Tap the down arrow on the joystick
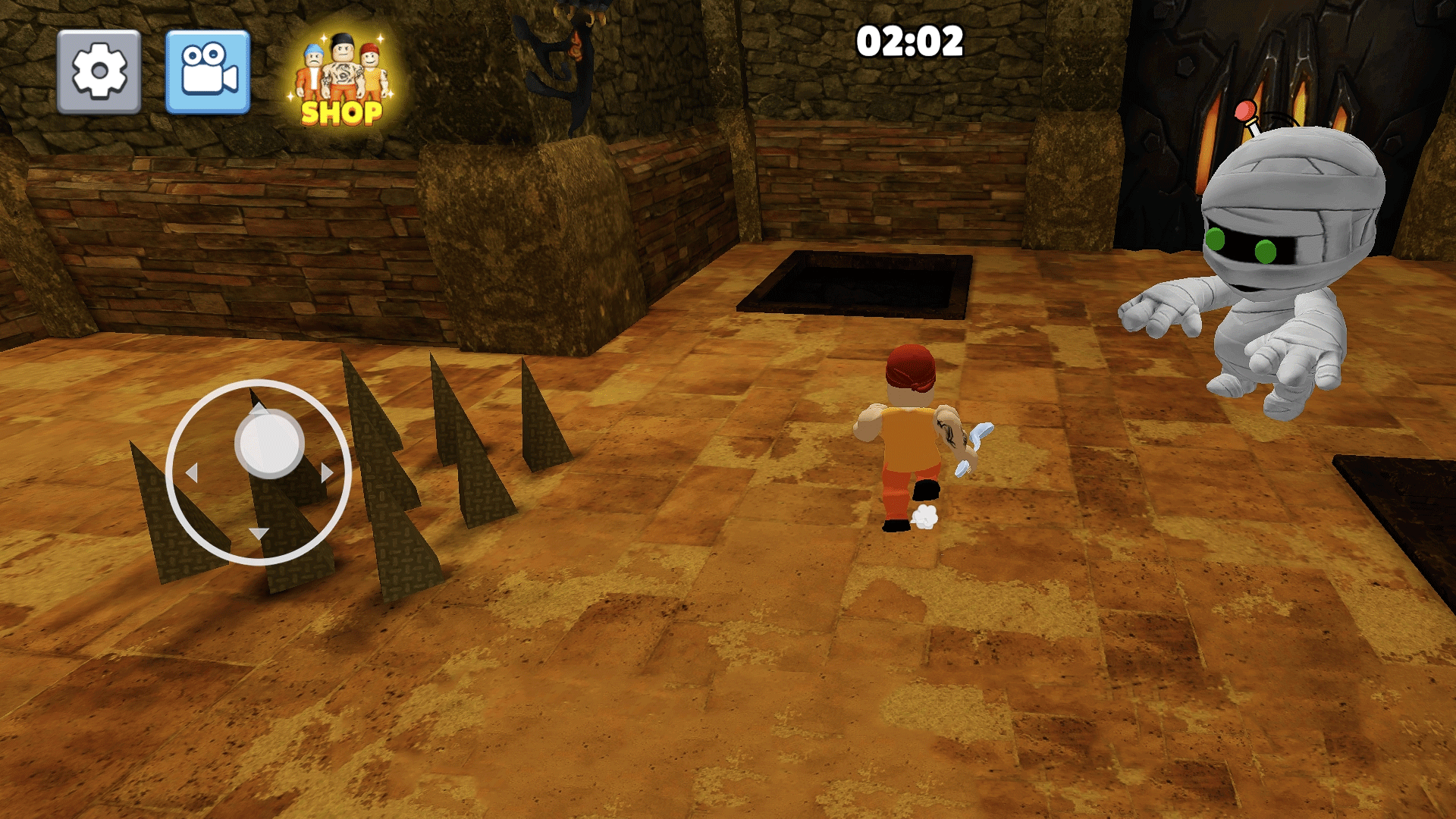Viewport: 1456px width, 819px height. (x=258, y=533)
